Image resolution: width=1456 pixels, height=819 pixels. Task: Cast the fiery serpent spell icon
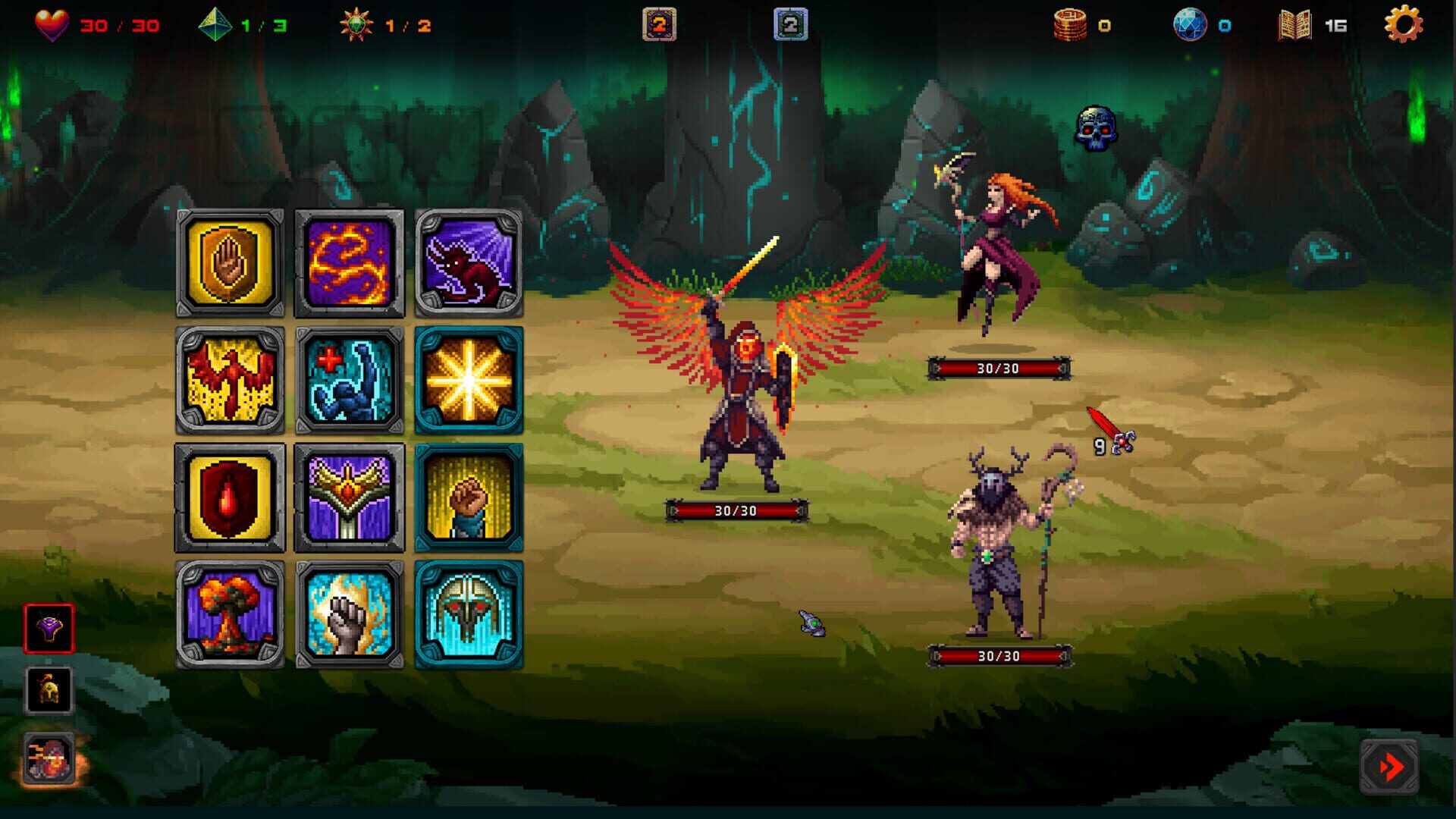click(x=348, y=260)
